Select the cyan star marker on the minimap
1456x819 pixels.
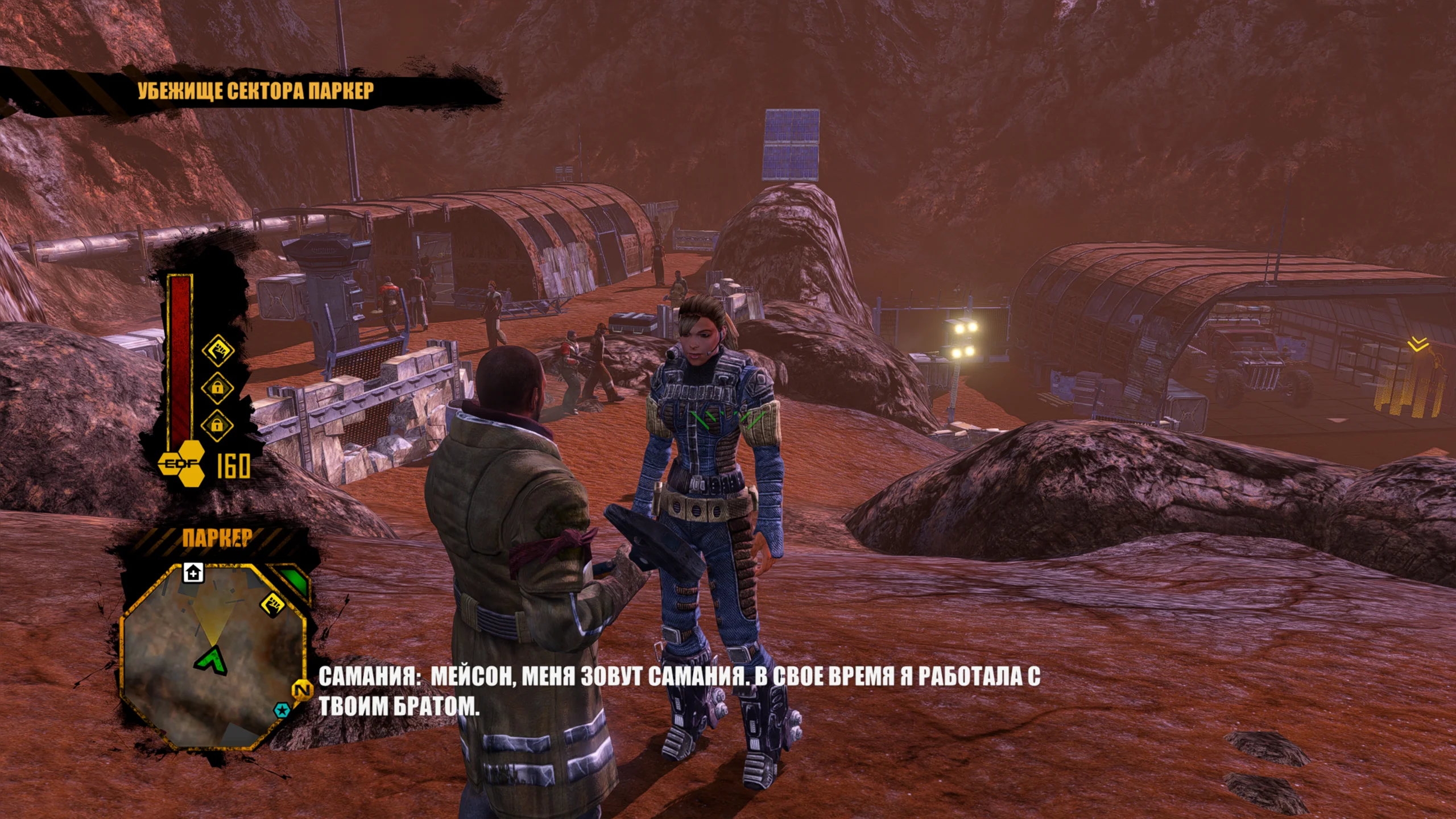tap(282, 710)
